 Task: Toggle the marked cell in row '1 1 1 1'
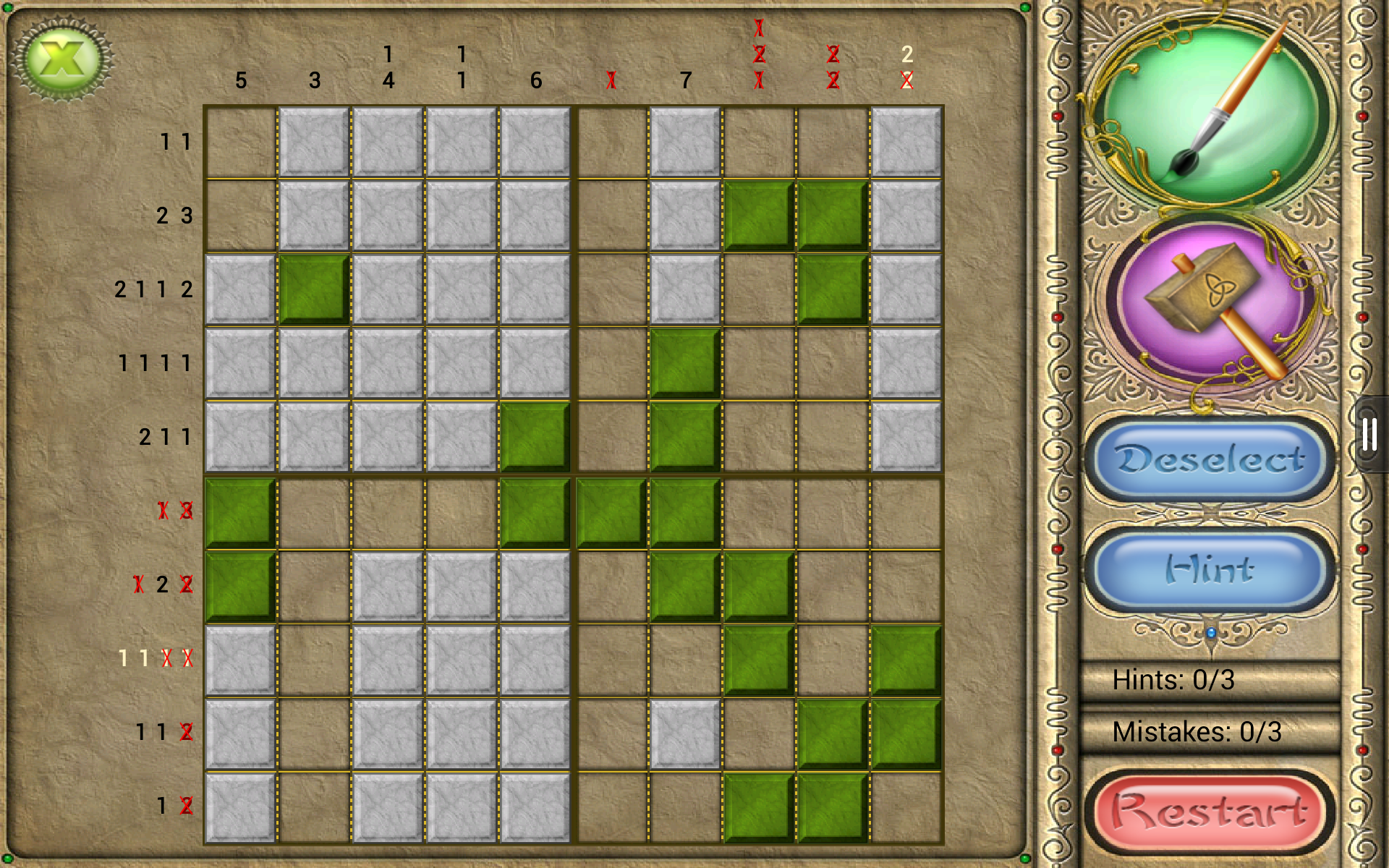click(684, 362)
